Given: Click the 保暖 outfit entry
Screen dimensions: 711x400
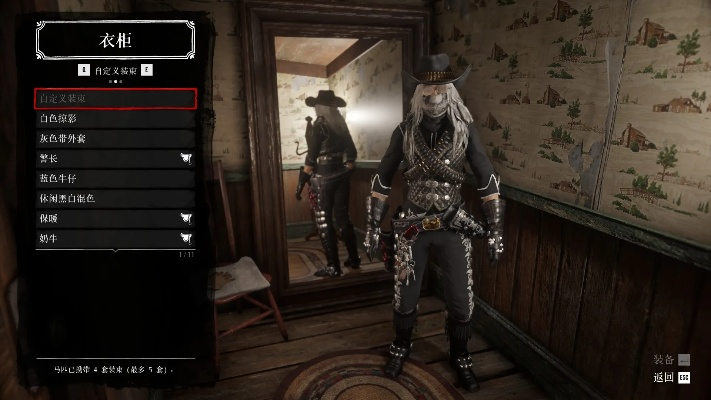Looking at the screenshot, I should point(115,218).
